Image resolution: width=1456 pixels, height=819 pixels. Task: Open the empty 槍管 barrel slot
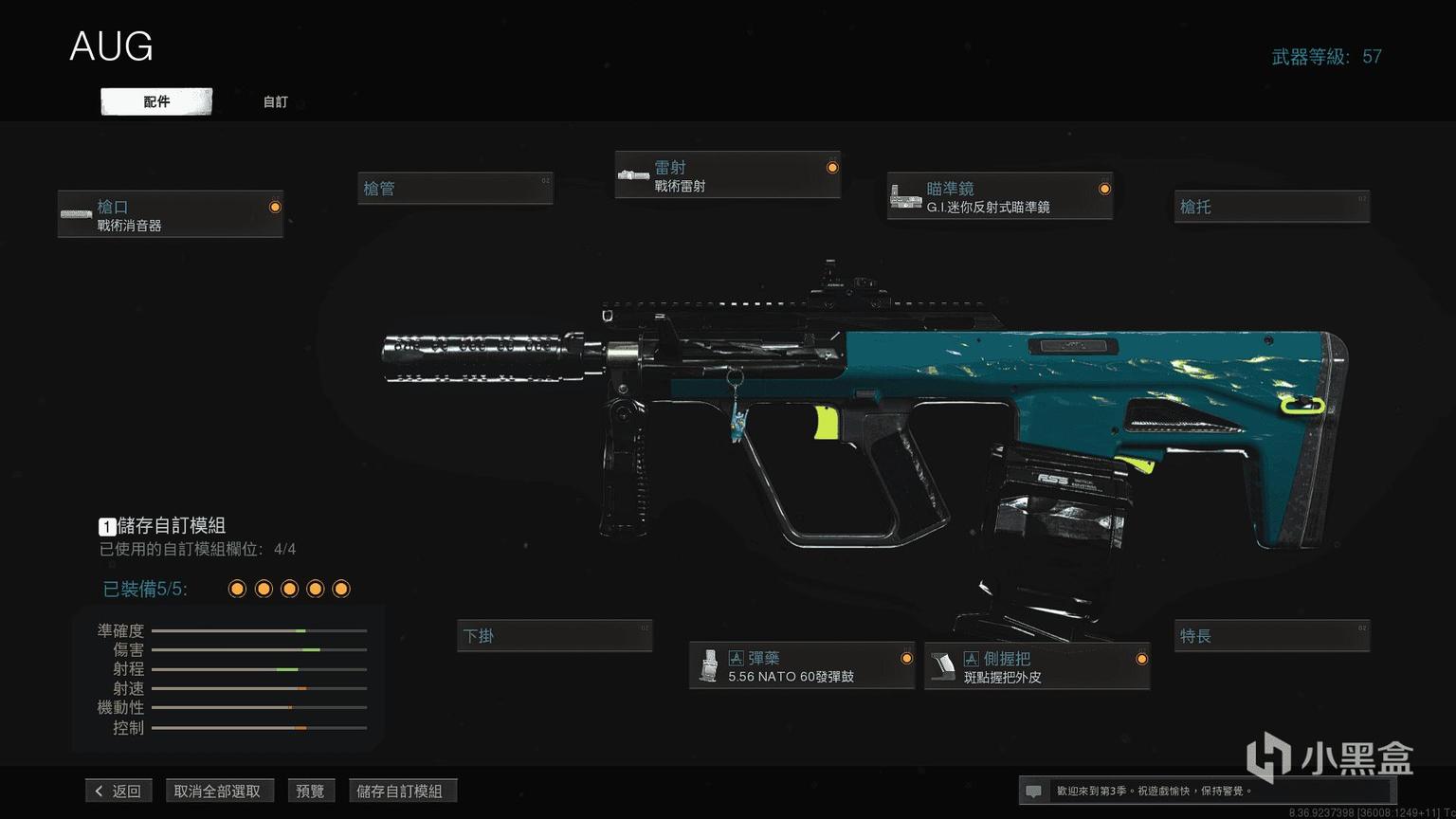(455, 189)
